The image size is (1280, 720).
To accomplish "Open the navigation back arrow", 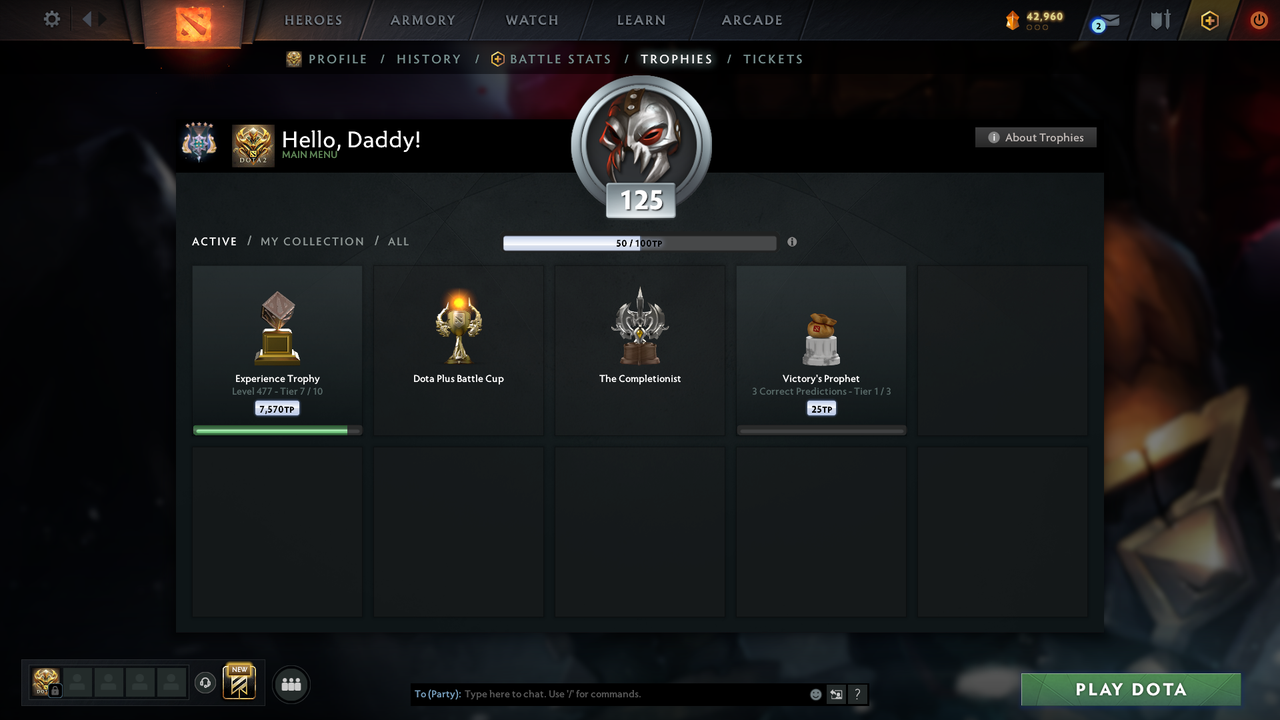I will pyautogui.click(x=86, y=18).
